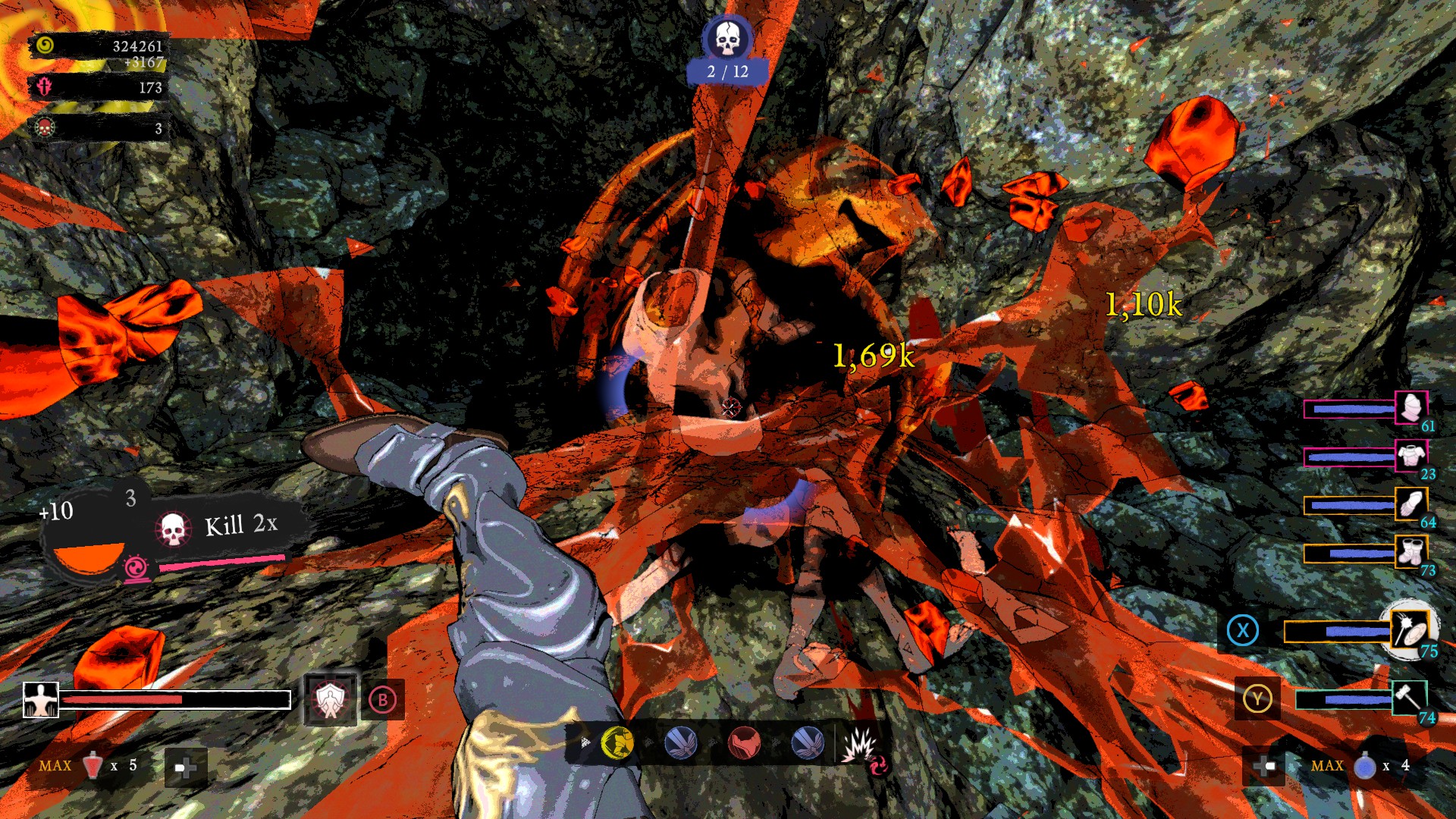Choose the warhammer weapon slot
The image size is (1456, 819).
click(x=1409, y=698)
